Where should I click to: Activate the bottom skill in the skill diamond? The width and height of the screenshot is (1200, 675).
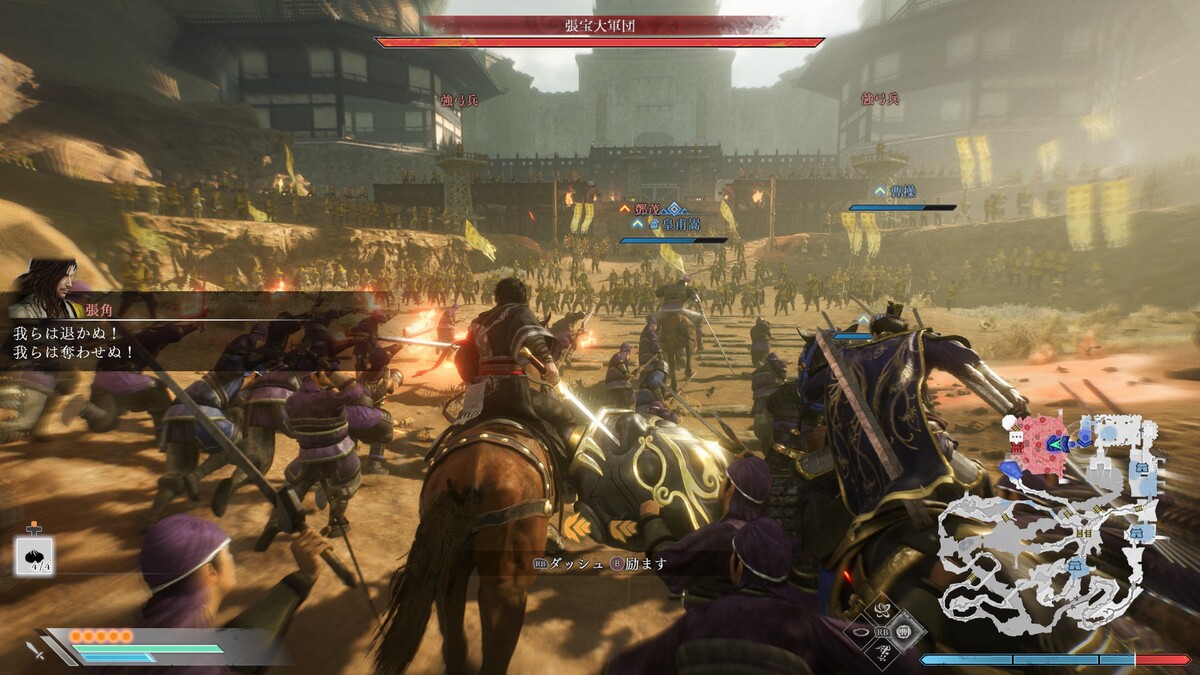click(x=882, y=652)
